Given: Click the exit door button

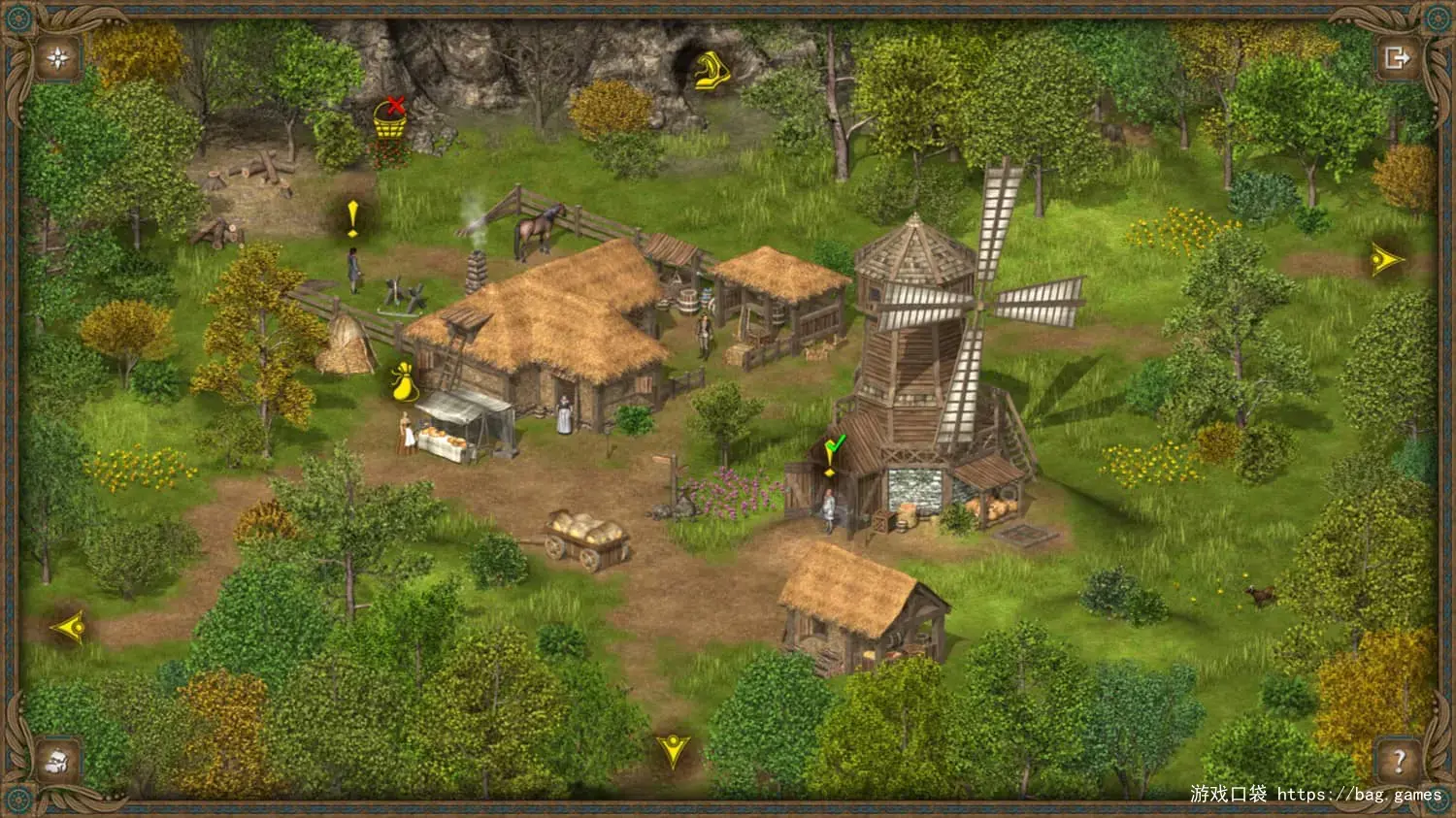Looking at the screenshot, I should 1397,58.
